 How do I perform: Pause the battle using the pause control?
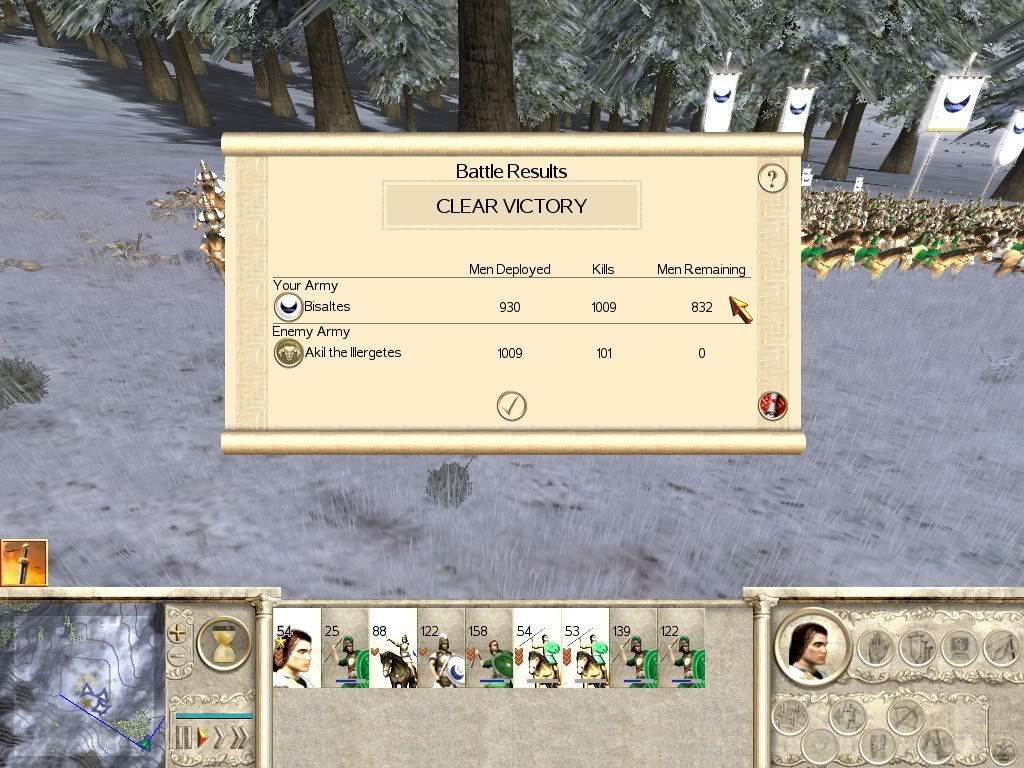pyautogui.click(x=184, y=739)
